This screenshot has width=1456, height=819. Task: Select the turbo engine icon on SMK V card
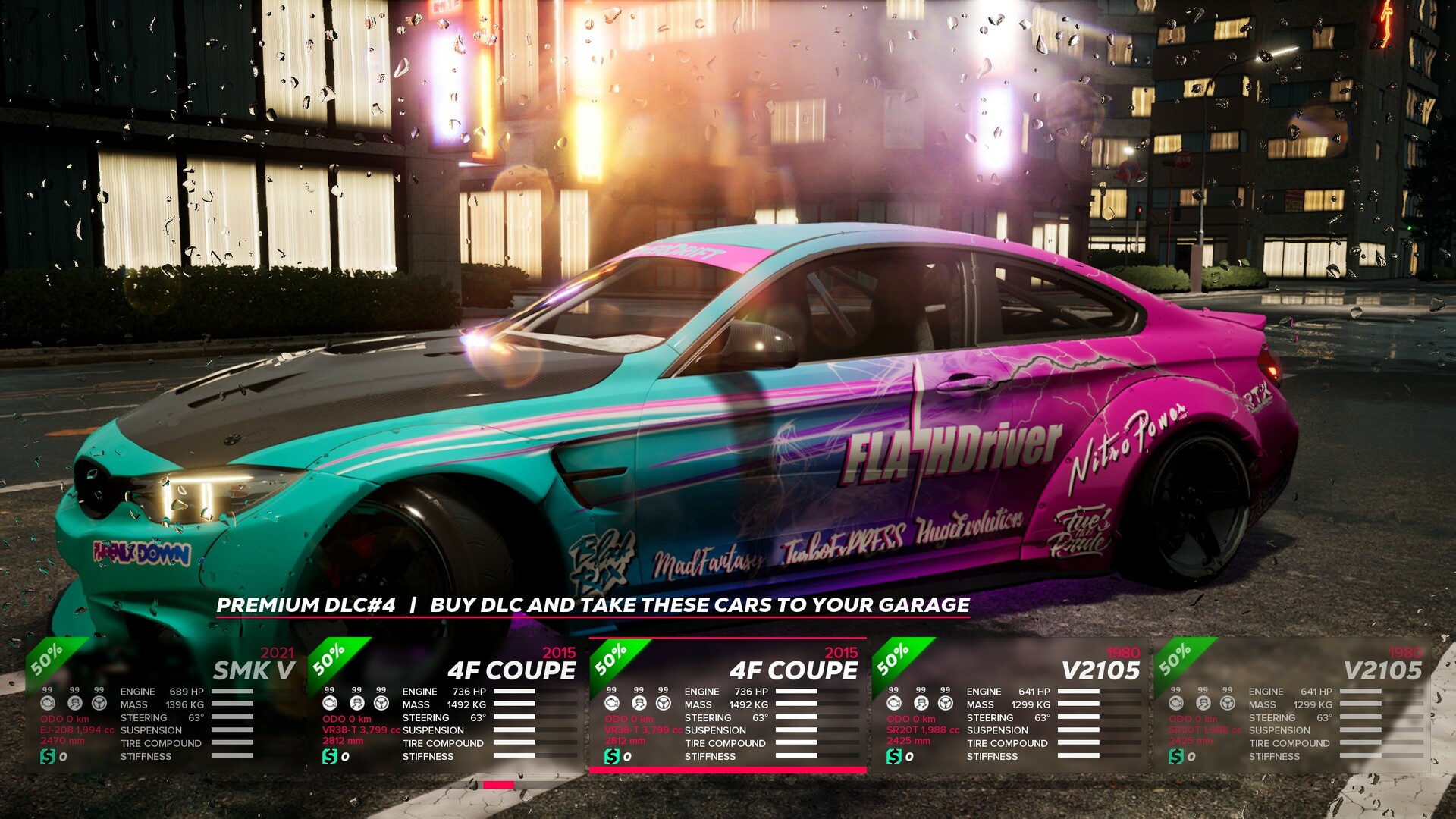tap(48, 703)
